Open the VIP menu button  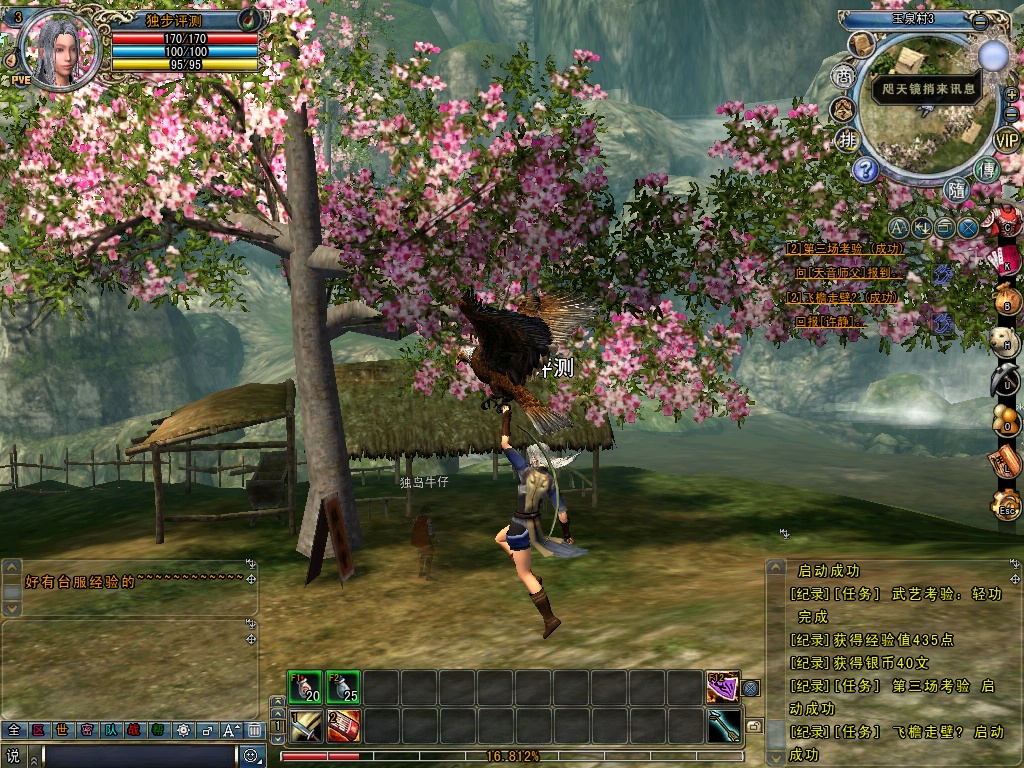click(x=1006, y=139)
